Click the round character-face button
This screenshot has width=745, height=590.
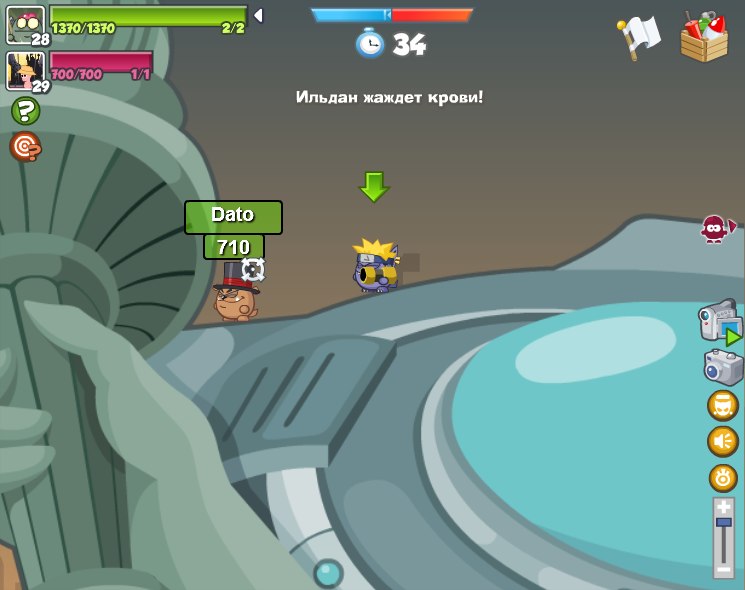723,406
